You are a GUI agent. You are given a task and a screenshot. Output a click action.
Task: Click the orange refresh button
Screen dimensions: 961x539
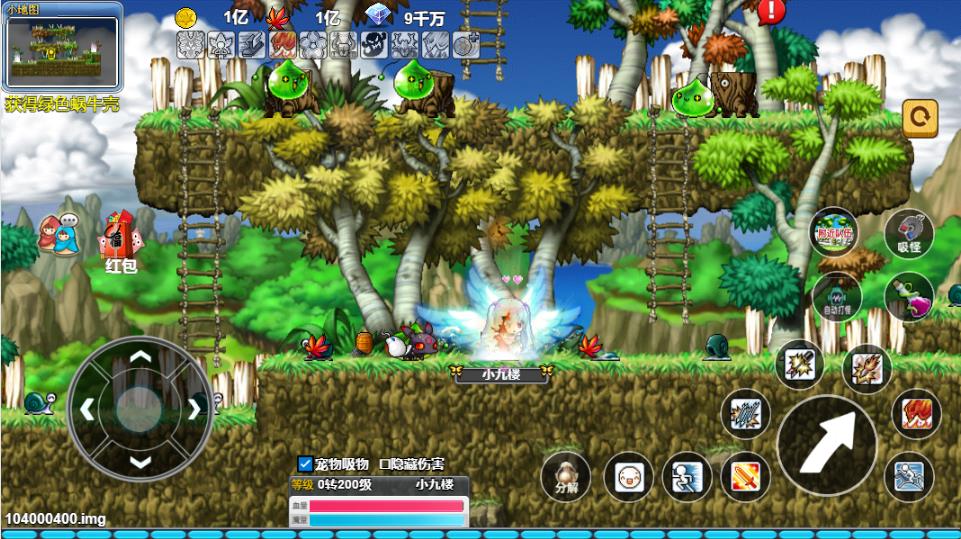(x=920, y=118)
